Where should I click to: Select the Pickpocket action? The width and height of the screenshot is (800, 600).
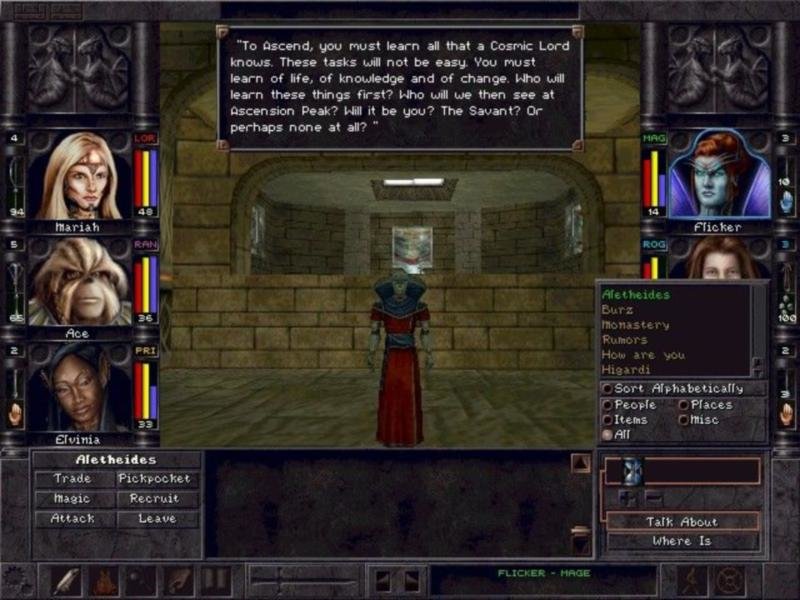coord(154,479)
